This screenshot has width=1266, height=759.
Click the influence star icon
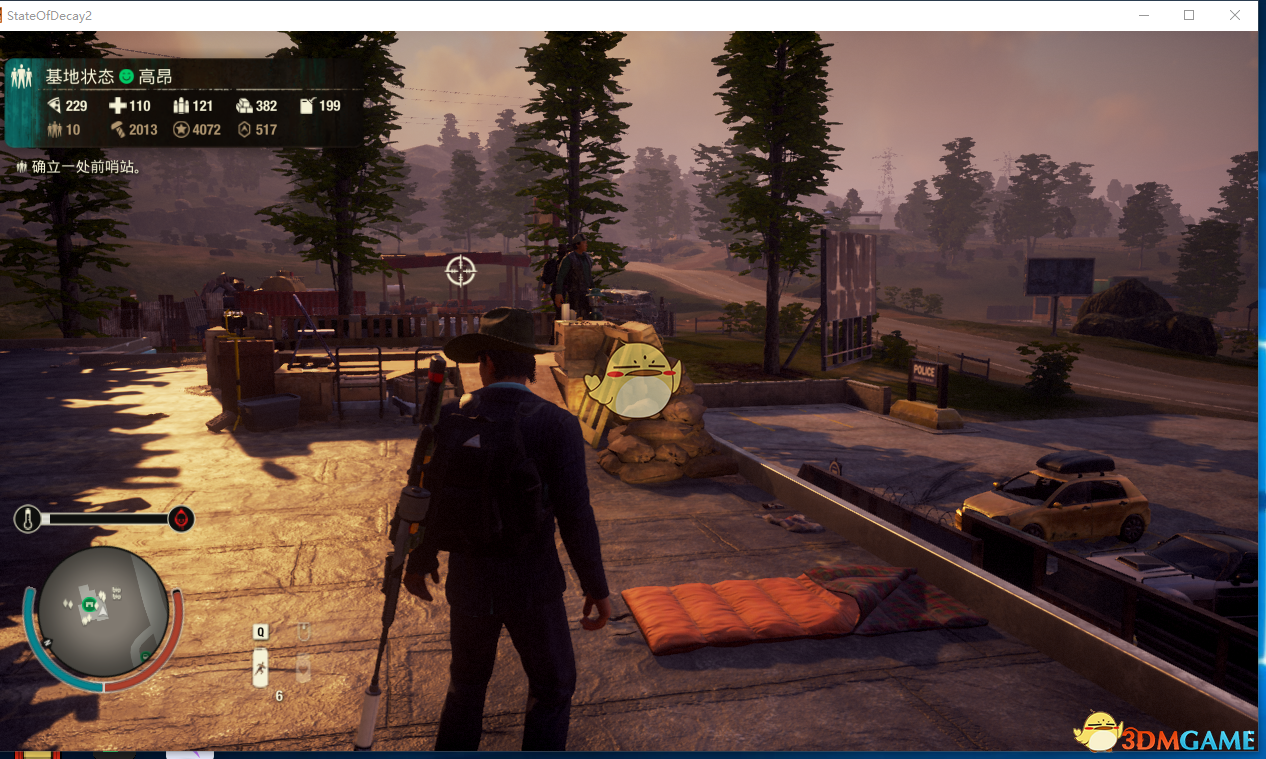click(x=181, y=129)
